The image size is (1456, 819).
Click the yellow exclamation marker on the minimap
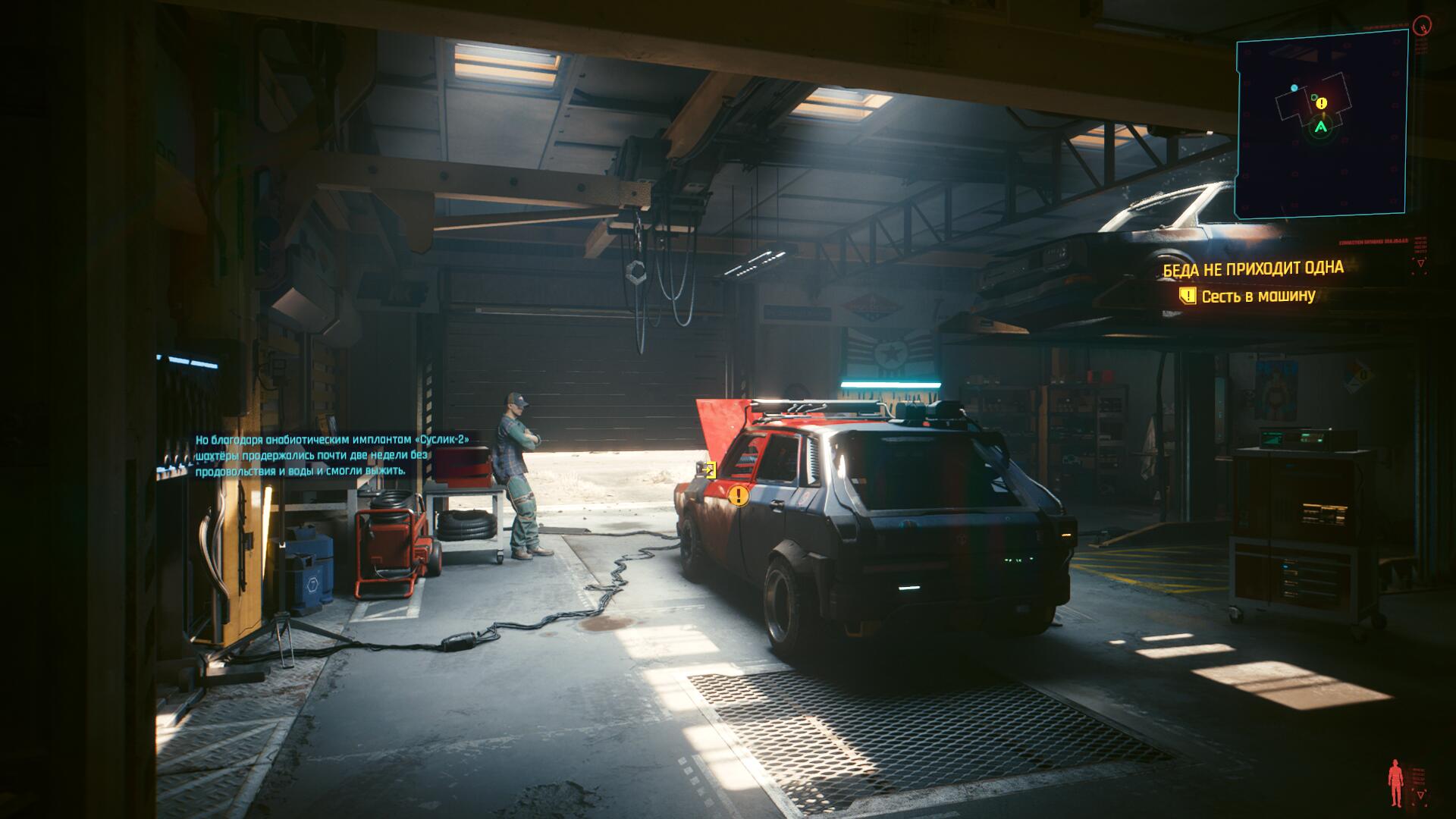coord(1322,103)
